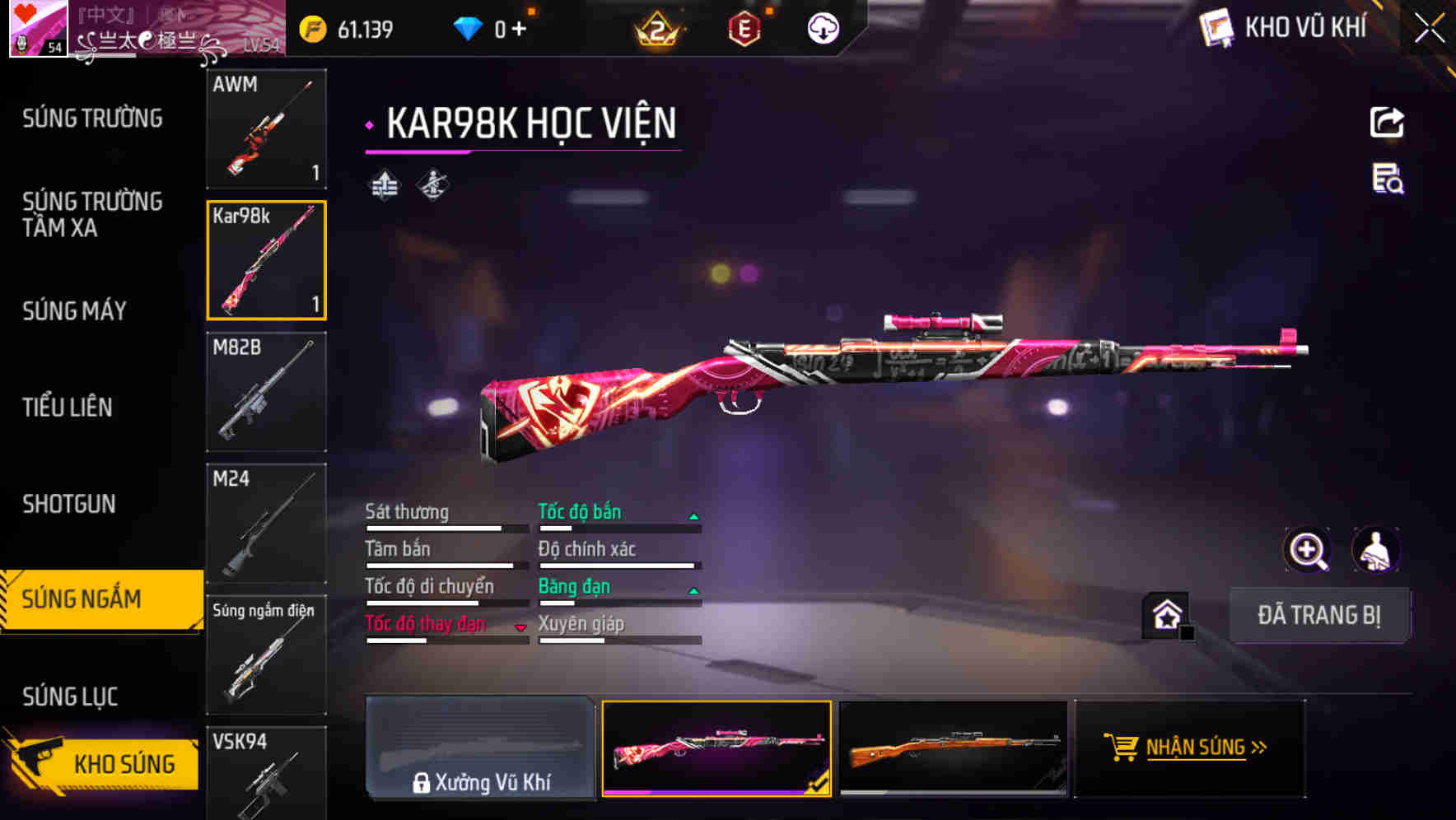Open the E badge icon in top bar
The height and width of the screenshot is (820, 1456).
point(746,26)
